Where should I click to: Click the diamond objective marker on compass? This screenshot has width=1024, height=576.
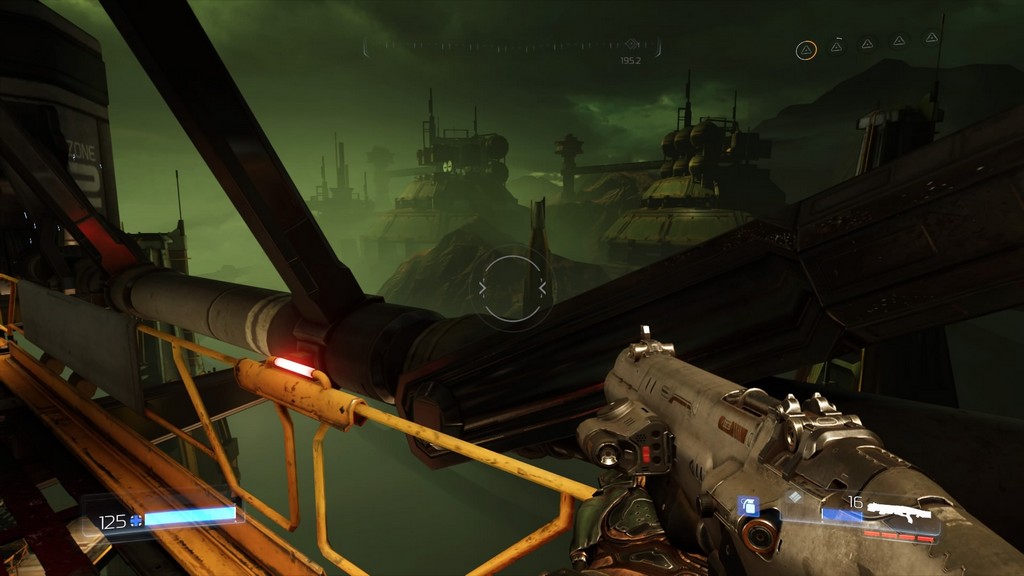point(631,44)
